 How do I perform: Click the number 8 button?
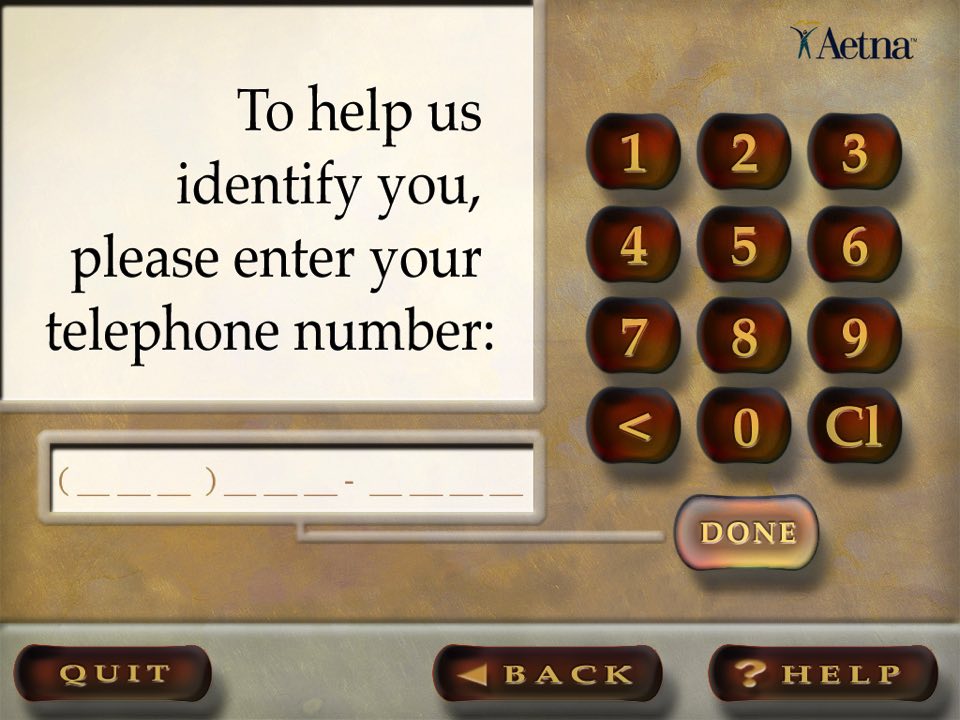tap(743, 337)
